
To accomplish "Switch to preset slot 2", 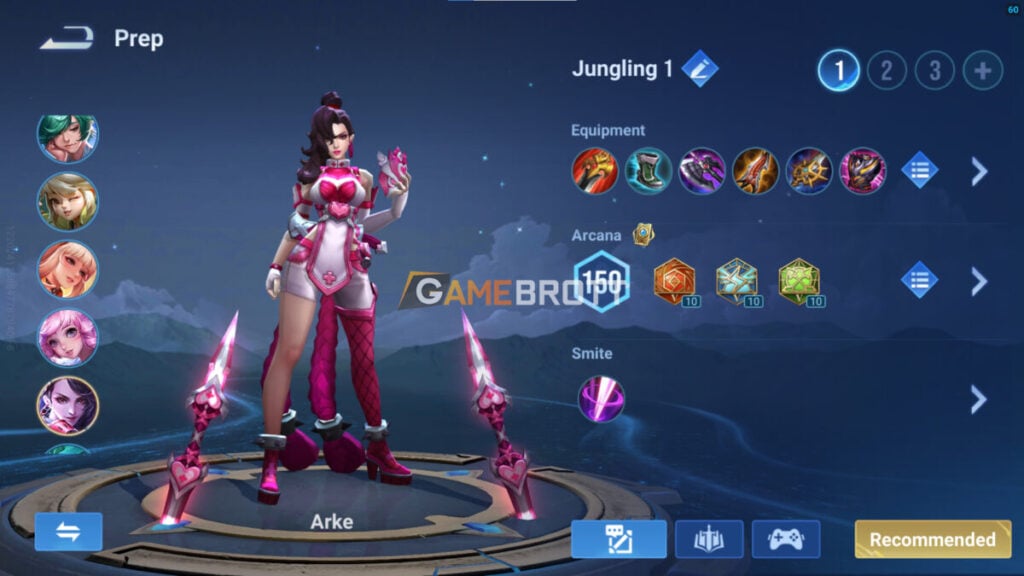I will 886,70.
